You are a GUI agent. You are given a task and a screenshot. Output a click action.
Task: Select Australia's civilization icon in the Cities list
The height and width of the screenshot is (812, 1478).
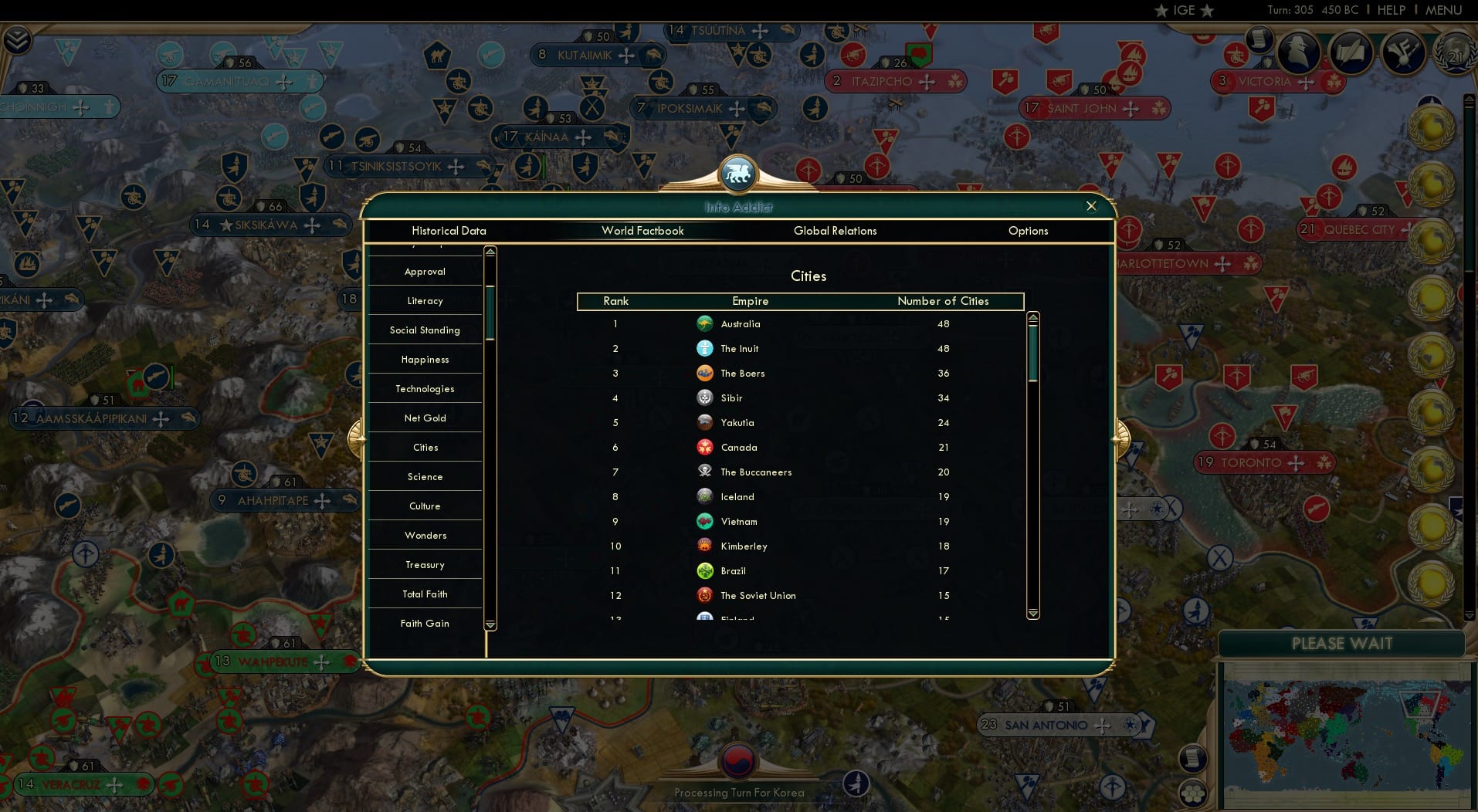point(705,323)
